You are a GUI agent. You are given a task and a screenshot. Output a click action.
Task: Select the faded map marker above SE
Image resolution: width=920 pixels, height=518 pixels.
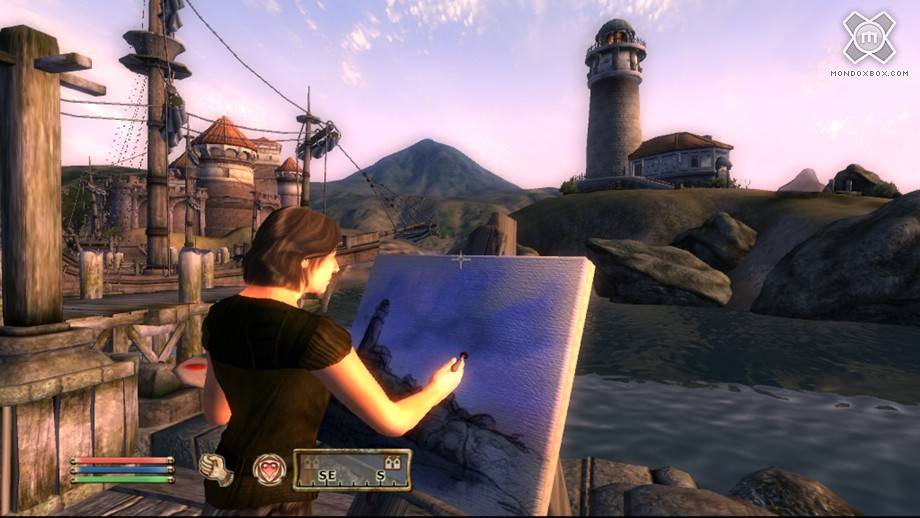click(x=311, y=462)
